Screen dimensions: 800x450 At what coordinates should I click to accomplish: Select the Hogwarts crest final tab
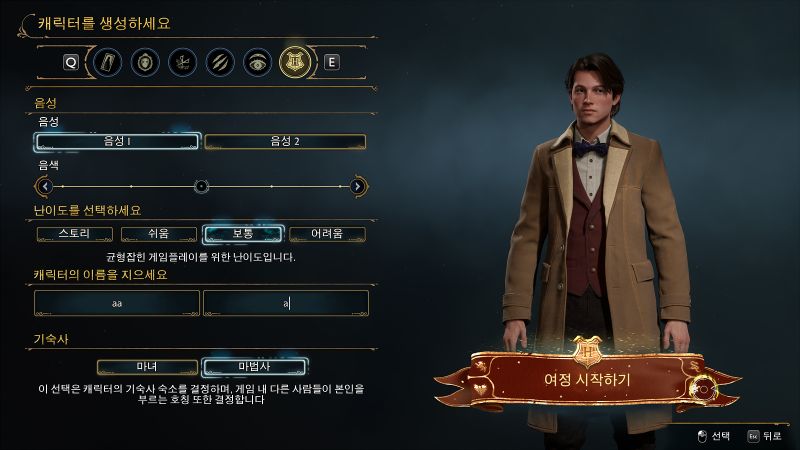pyautogui.click(x=293, y=62)
